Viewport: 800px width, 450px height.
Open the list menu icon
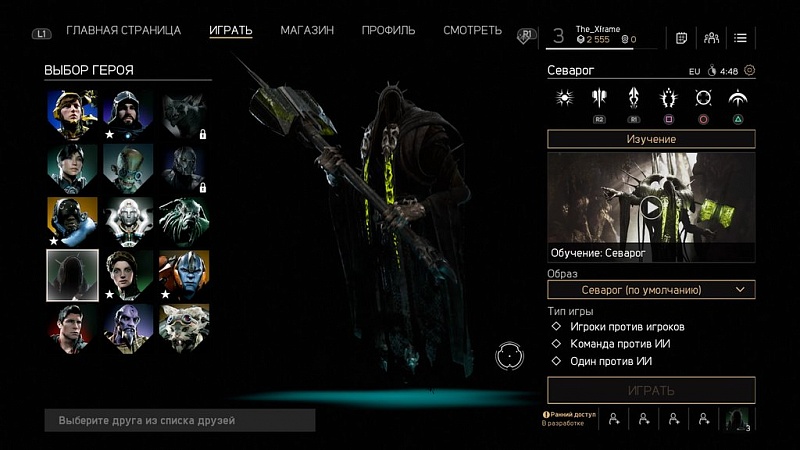(x=740, y=38)
